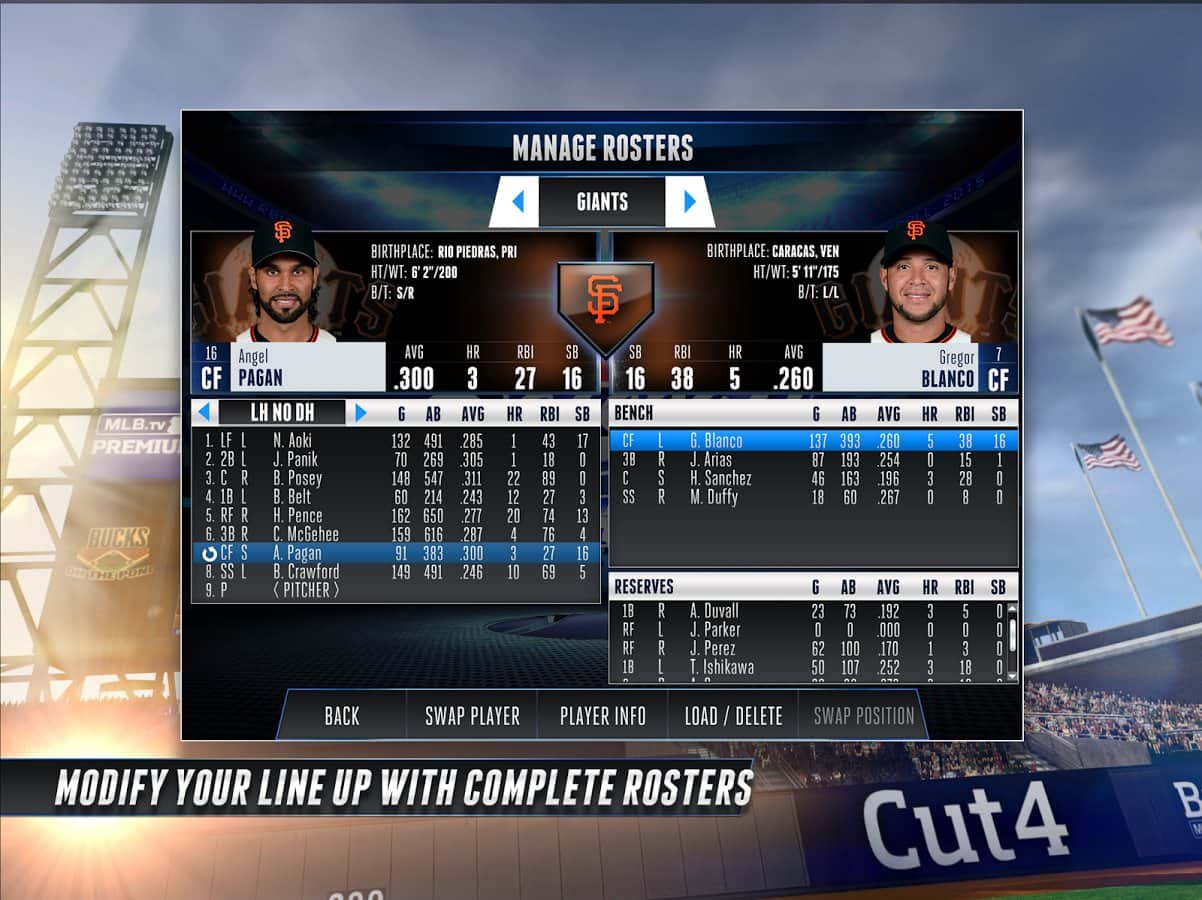Choose J. Arias from the bench

pyautogui.click(x=812, y=460)
